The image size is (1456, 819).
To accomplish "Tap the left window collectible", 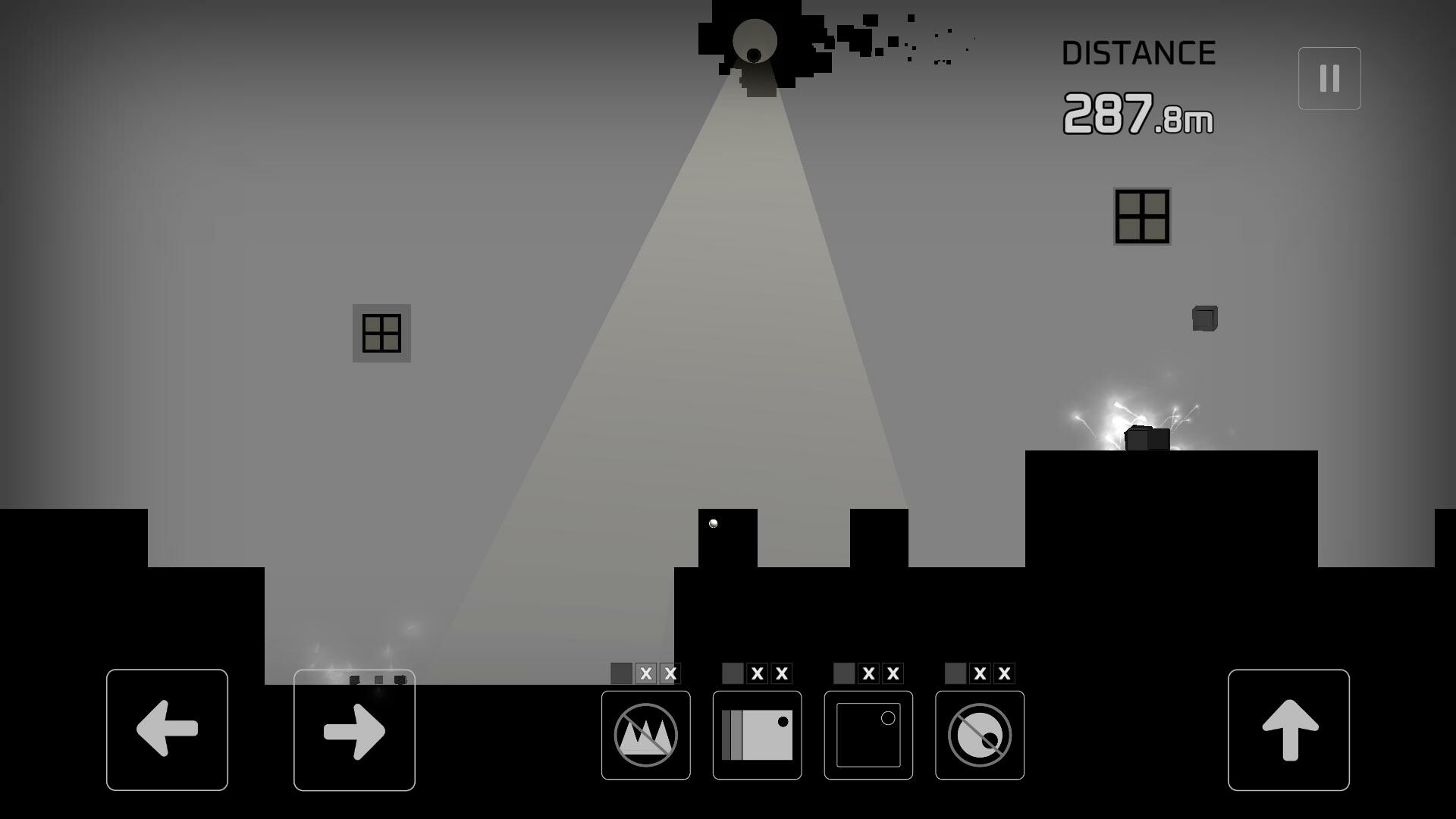I will pos(381,334).
